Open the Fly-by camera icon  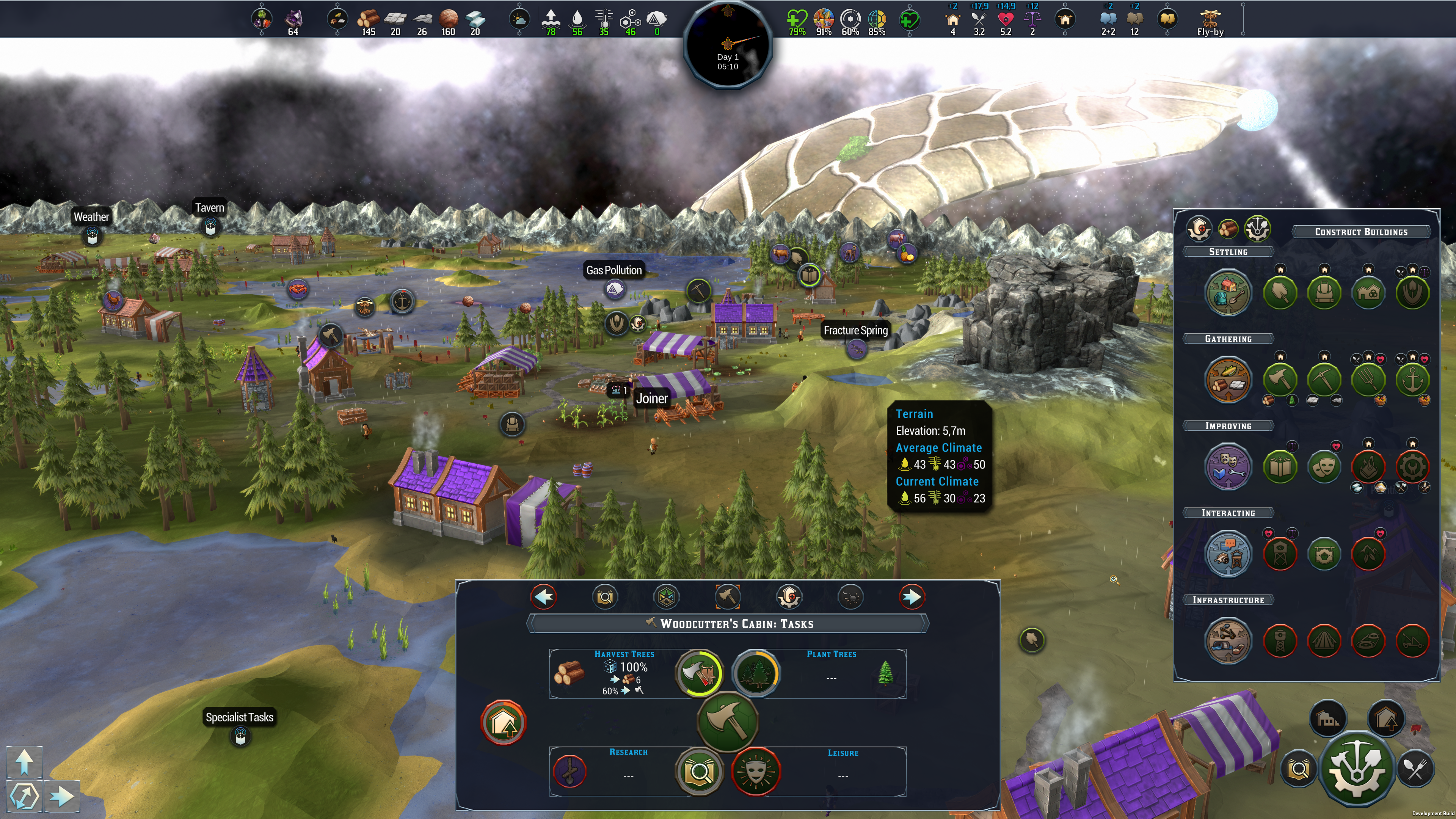pyautogui.click(x=1210, y=19)
